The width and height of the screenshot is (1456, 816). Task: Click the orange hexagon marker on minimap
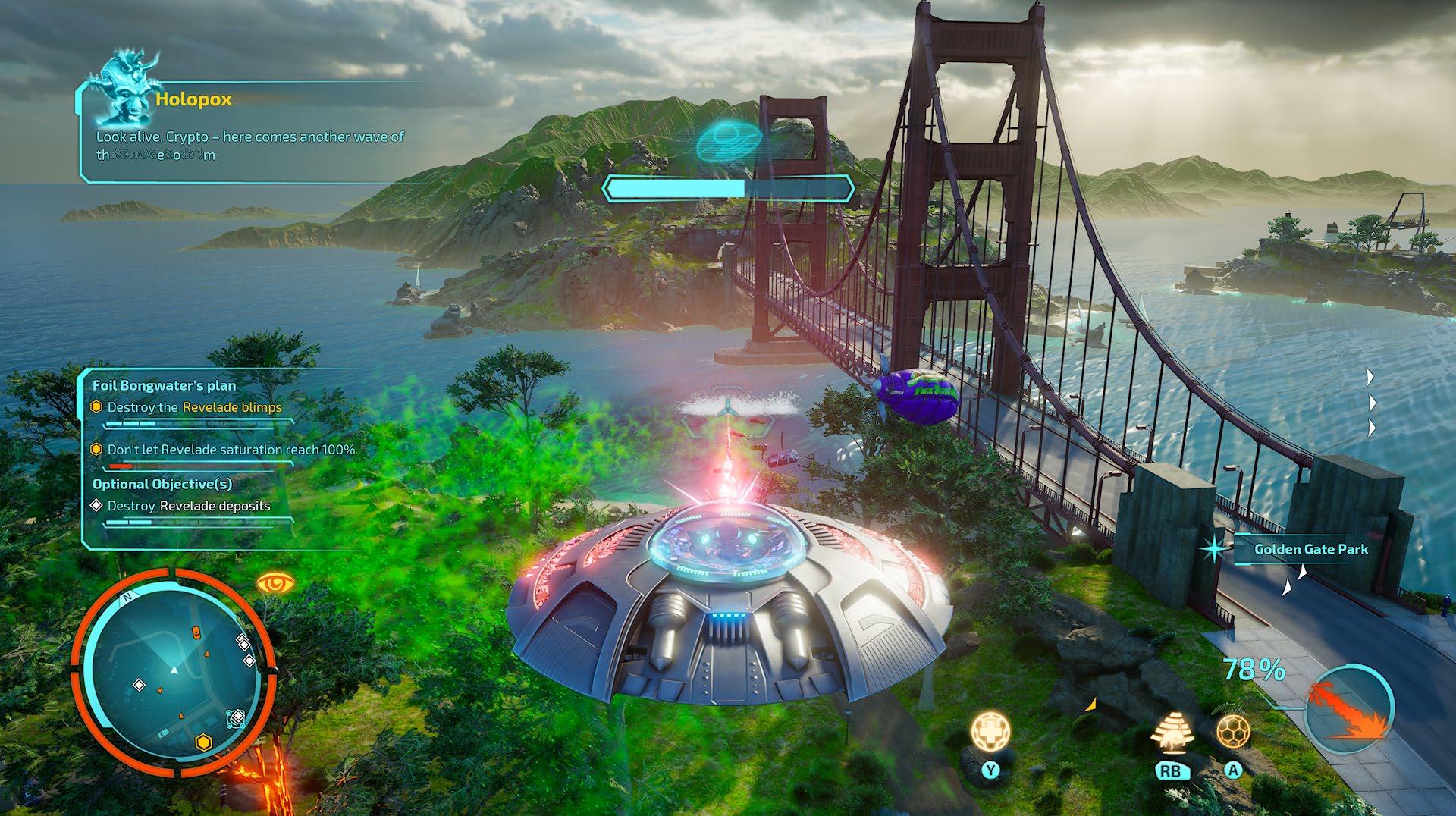coord(202,742)
